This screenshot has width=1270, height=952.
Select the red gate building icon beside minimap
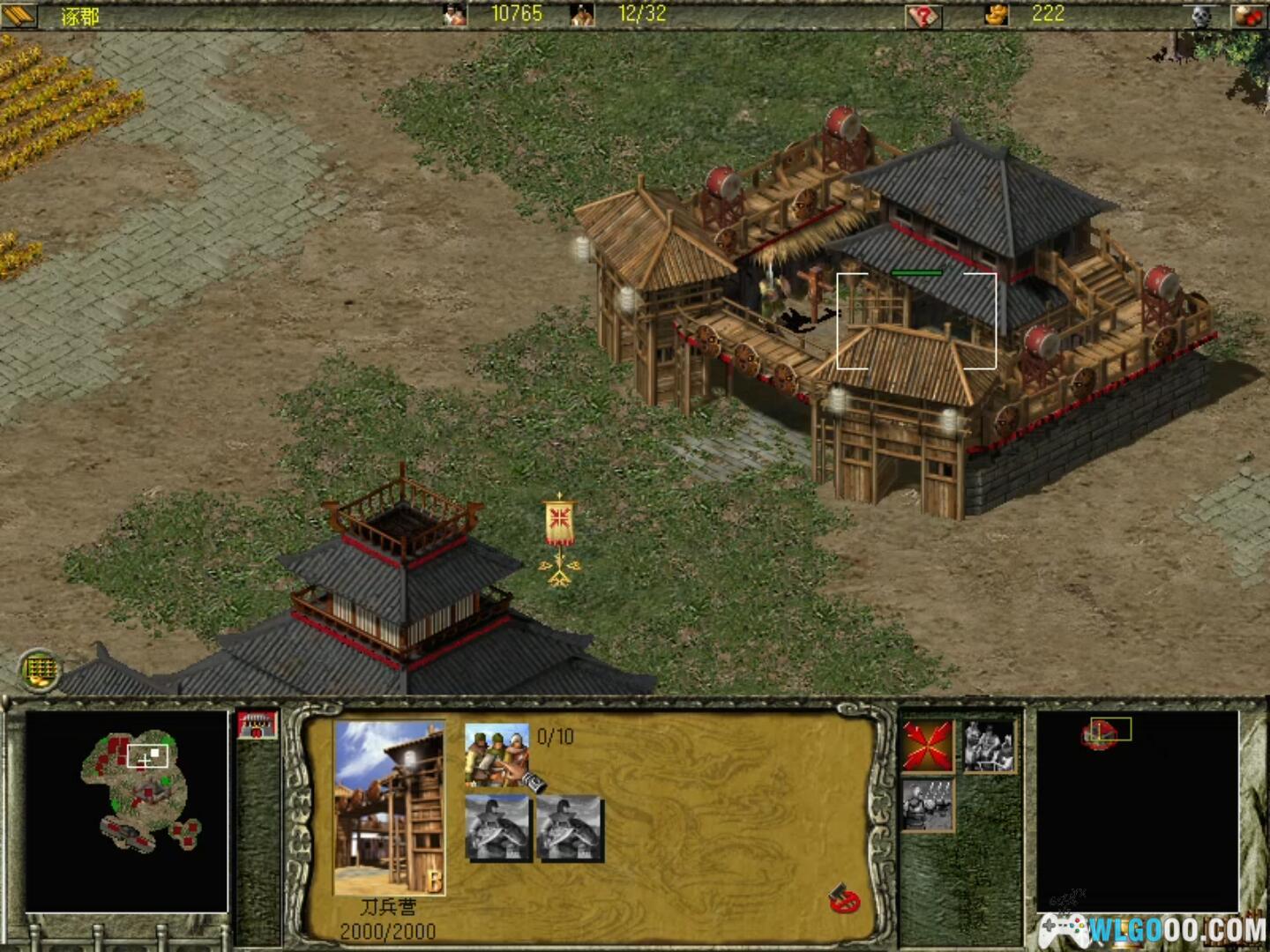pyautogui.click(x=257, y=726)
